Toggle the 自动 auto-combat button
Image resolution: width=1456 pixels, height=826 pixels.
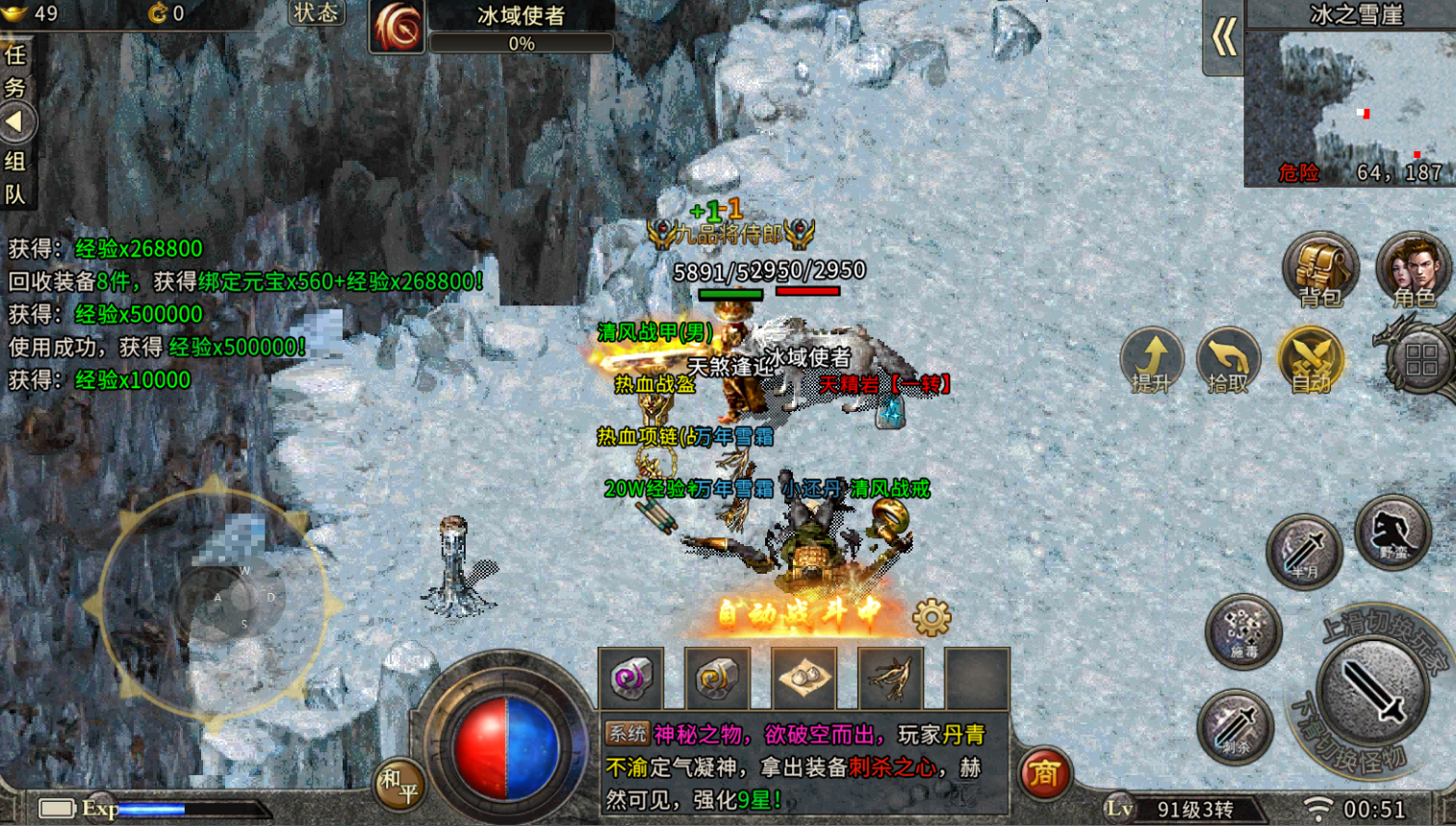1310,360
